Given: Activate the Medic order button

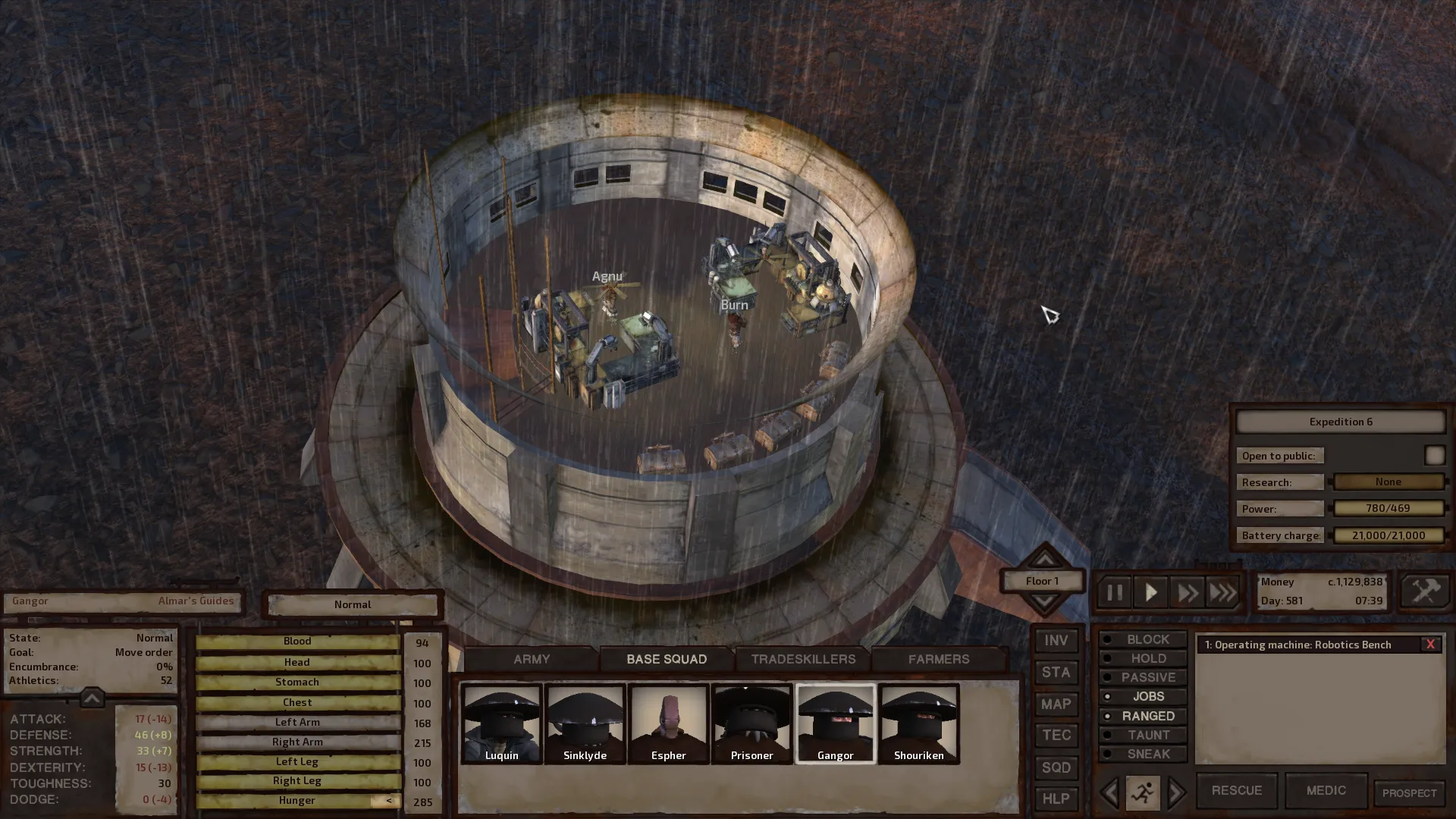Looking at the screenshot, I should click(1326, 790).
